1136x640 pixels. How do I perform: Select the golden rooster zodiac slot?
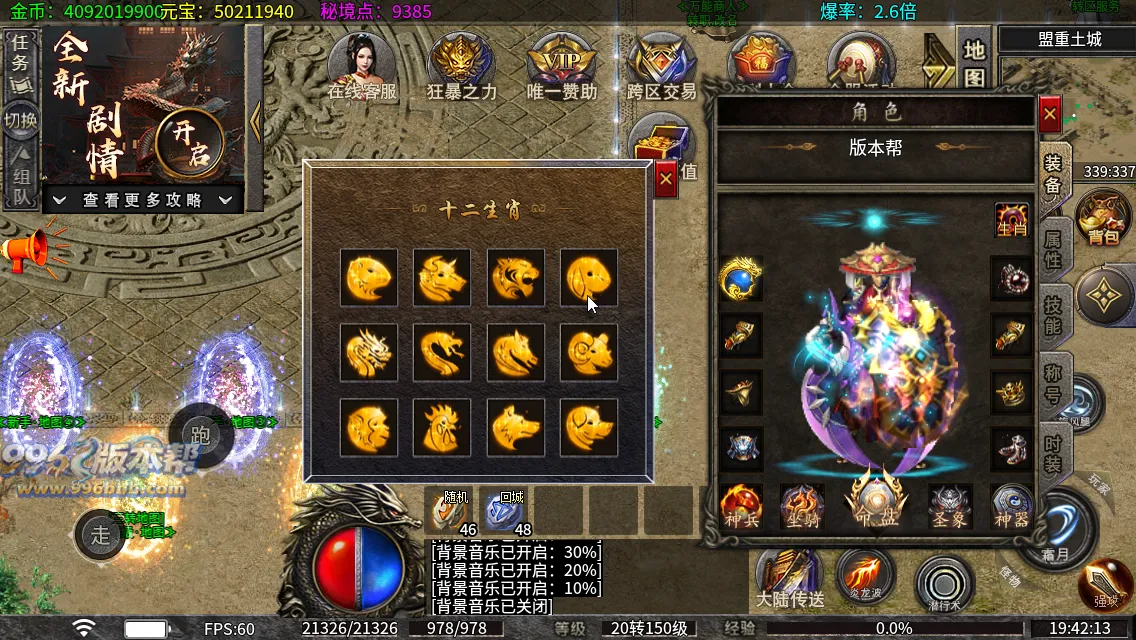pos(442,427)
